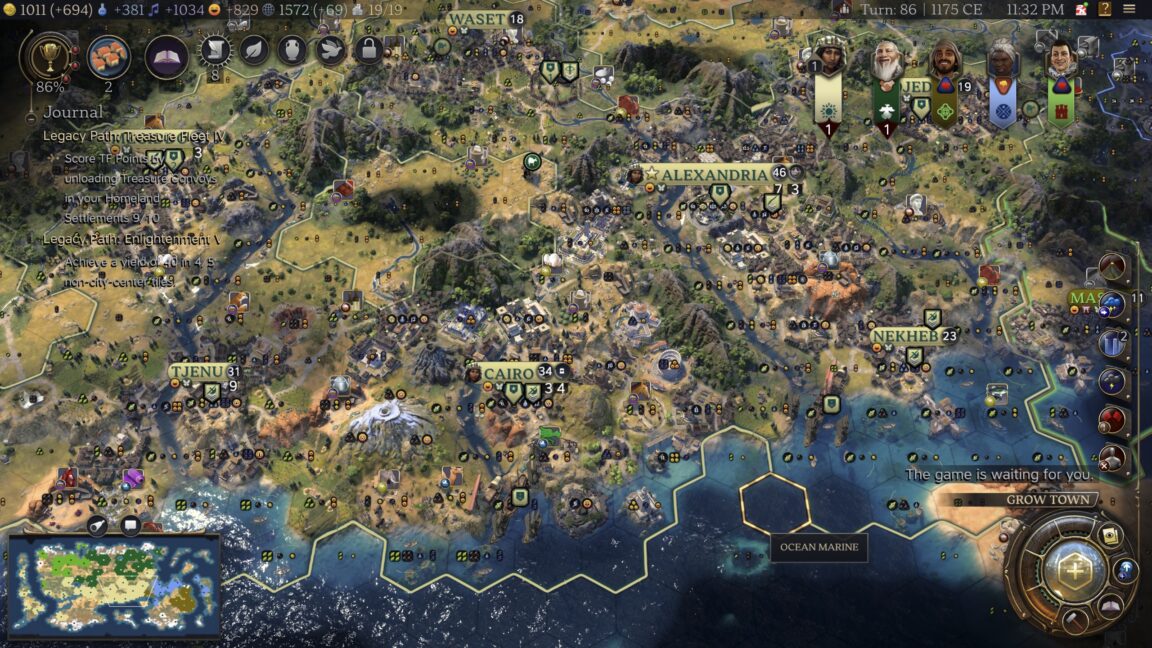Open the scroll policies icon
This screenshot has width=1152, height=648.
click(x=215, y=51)
